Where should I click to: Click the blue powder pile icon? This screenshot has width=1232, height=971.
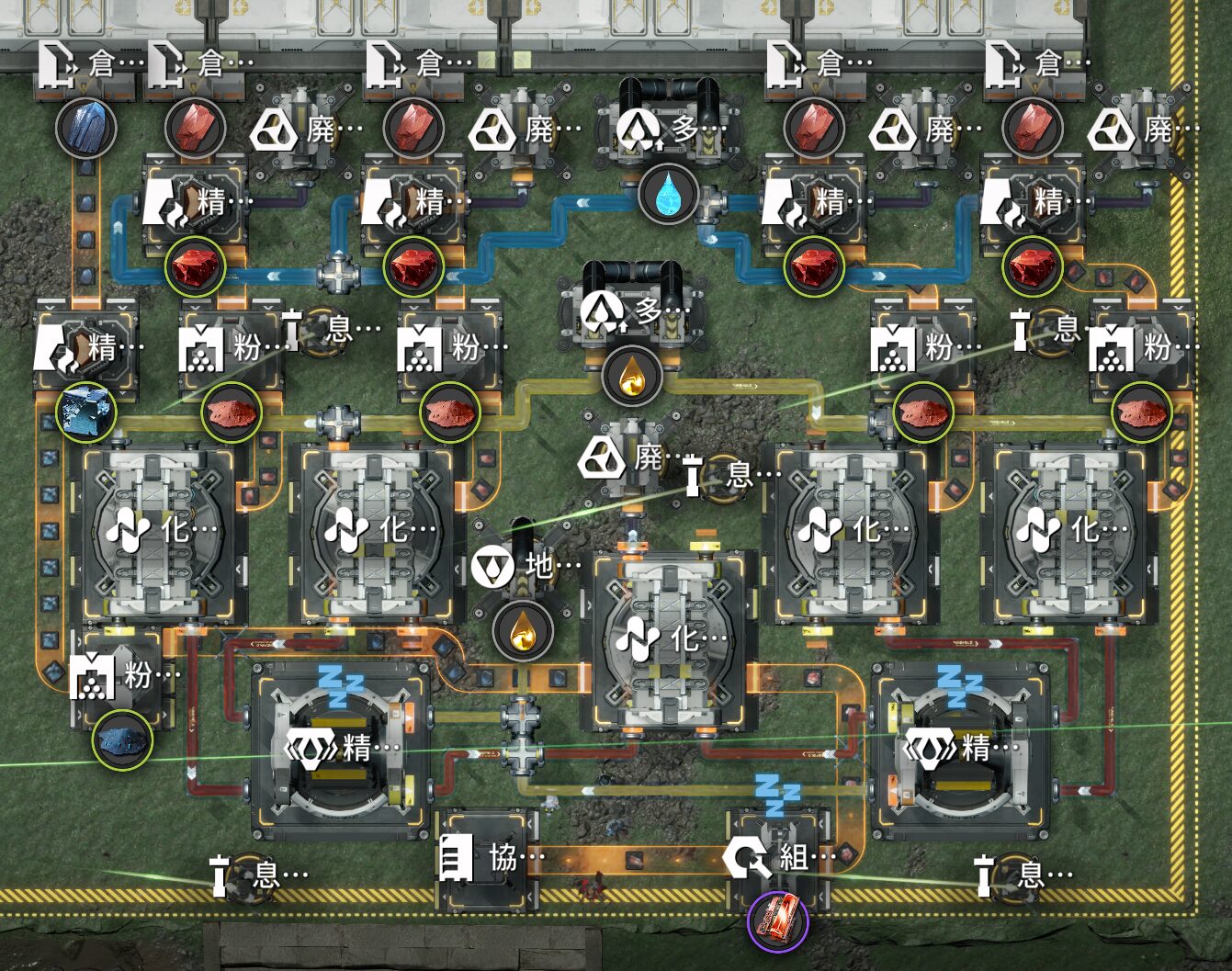(x=122, y=739)
